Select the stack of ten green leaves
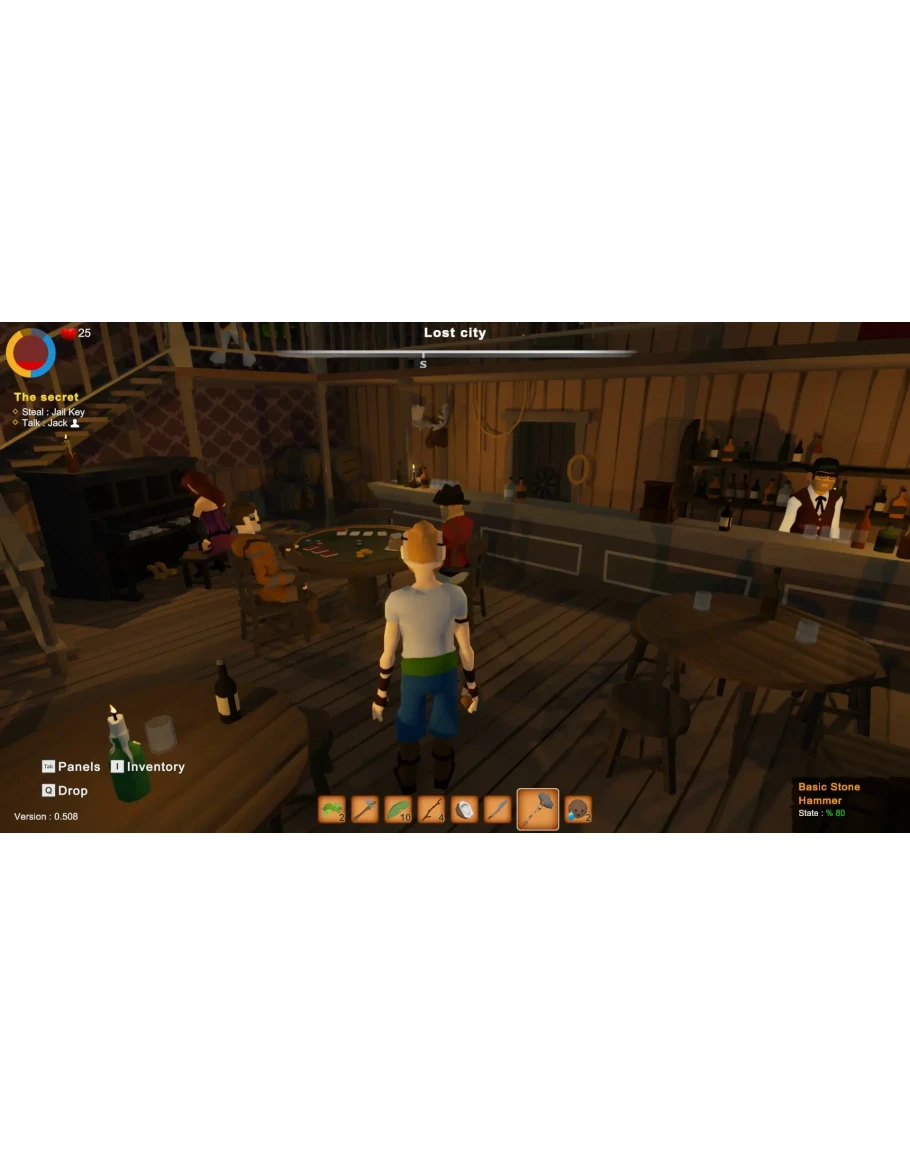This screenshot has width=910, height=1155. (398, 809)
